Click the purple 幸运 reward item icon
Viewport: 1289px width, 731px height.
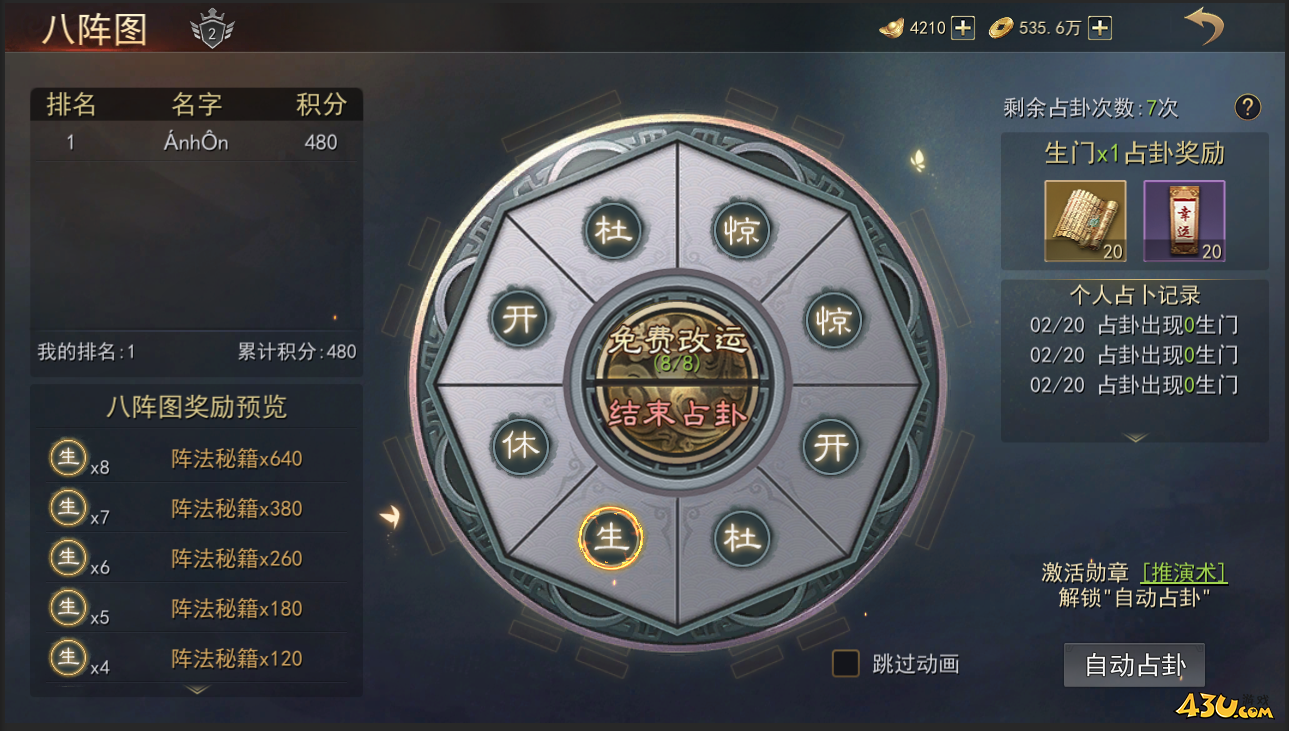[x=1184, y=220]
